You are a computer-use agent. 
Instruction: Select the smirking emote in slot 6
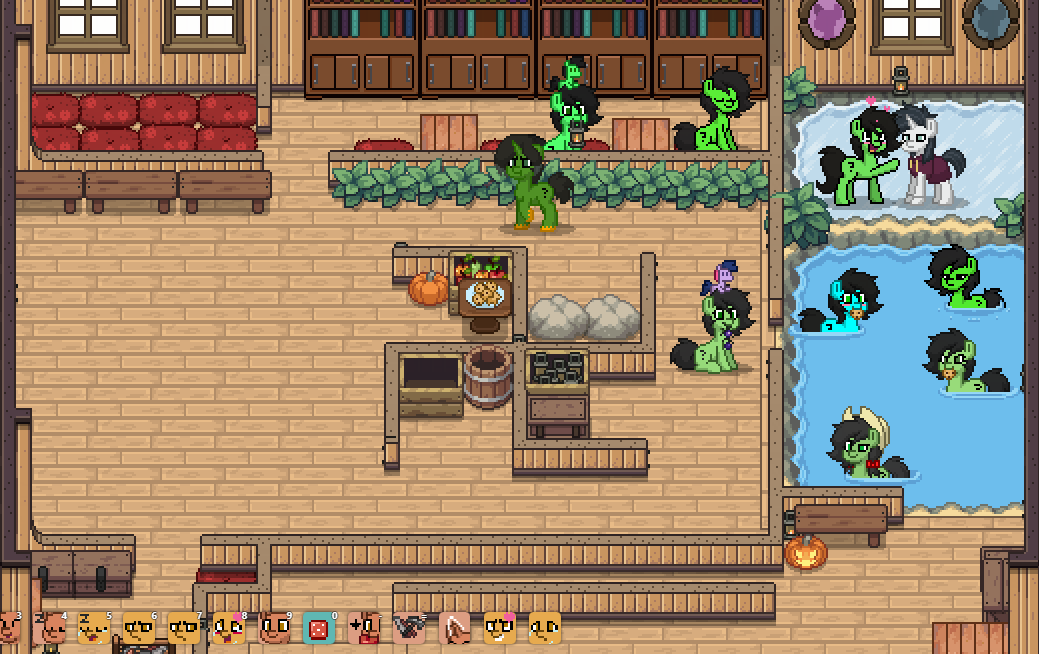pyautogui.click(x=139, y=628)
